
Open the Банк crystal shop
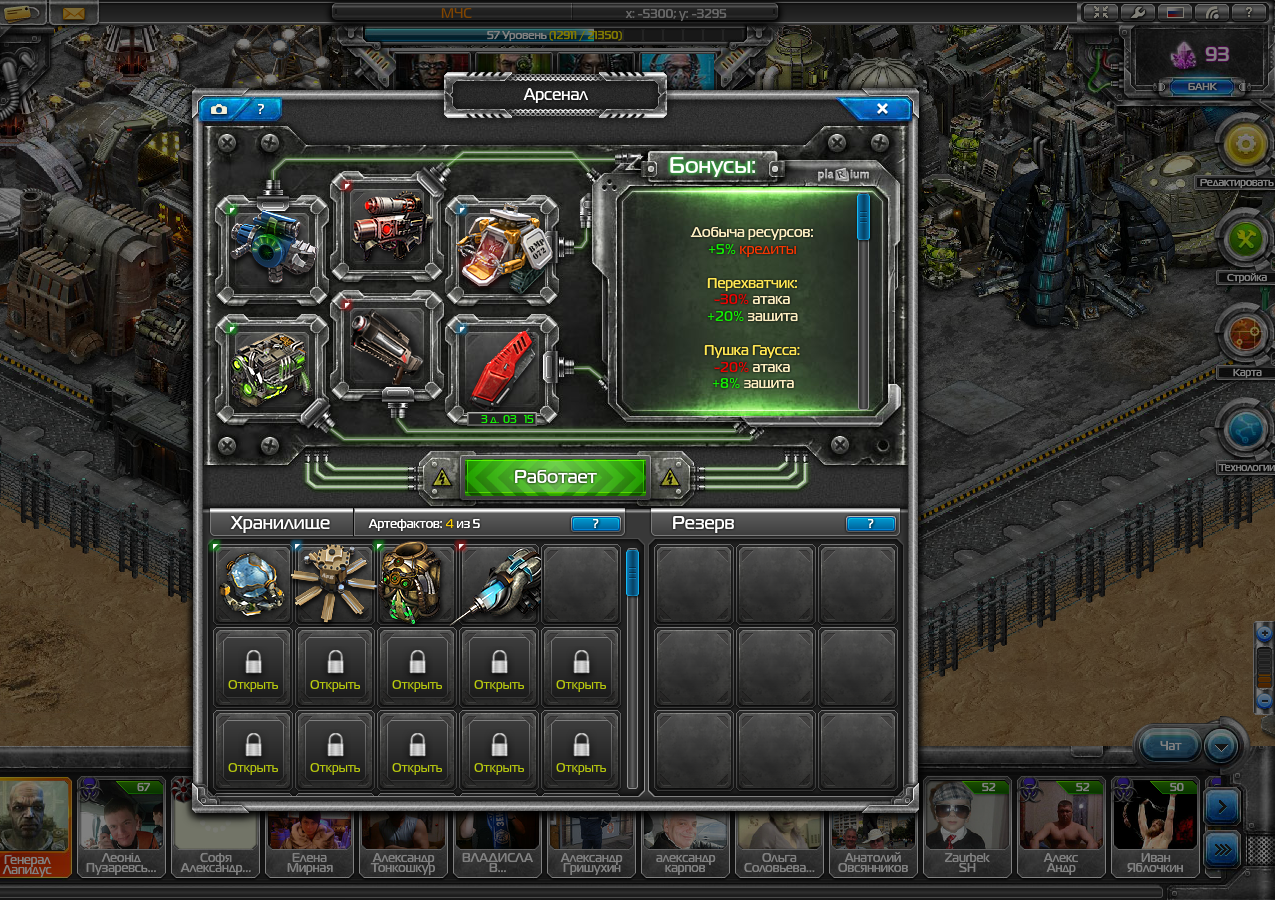pyautogui.click(x=1201, y=87)
